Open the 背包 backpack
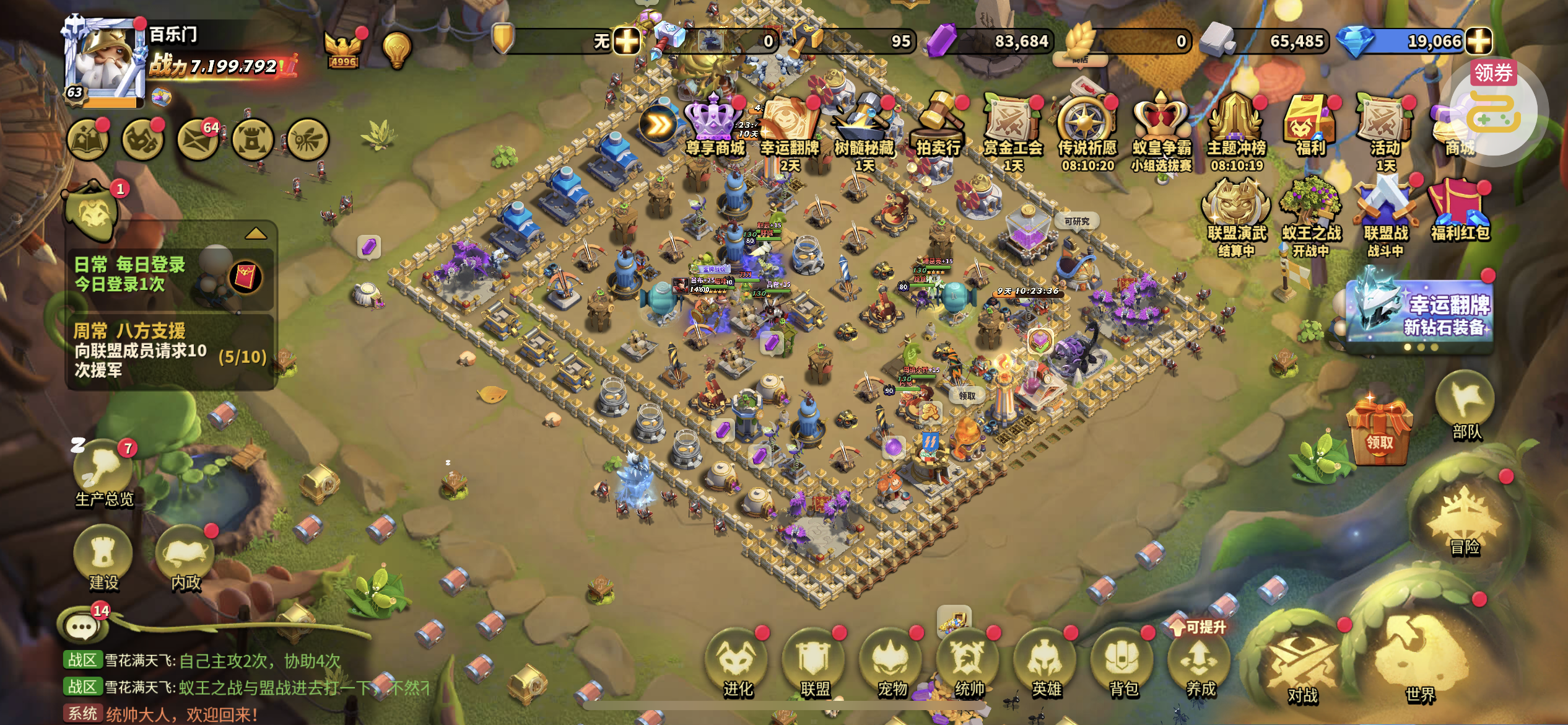The height and width of the screenshot is (725, 1568). click(x=1123, y=663)
